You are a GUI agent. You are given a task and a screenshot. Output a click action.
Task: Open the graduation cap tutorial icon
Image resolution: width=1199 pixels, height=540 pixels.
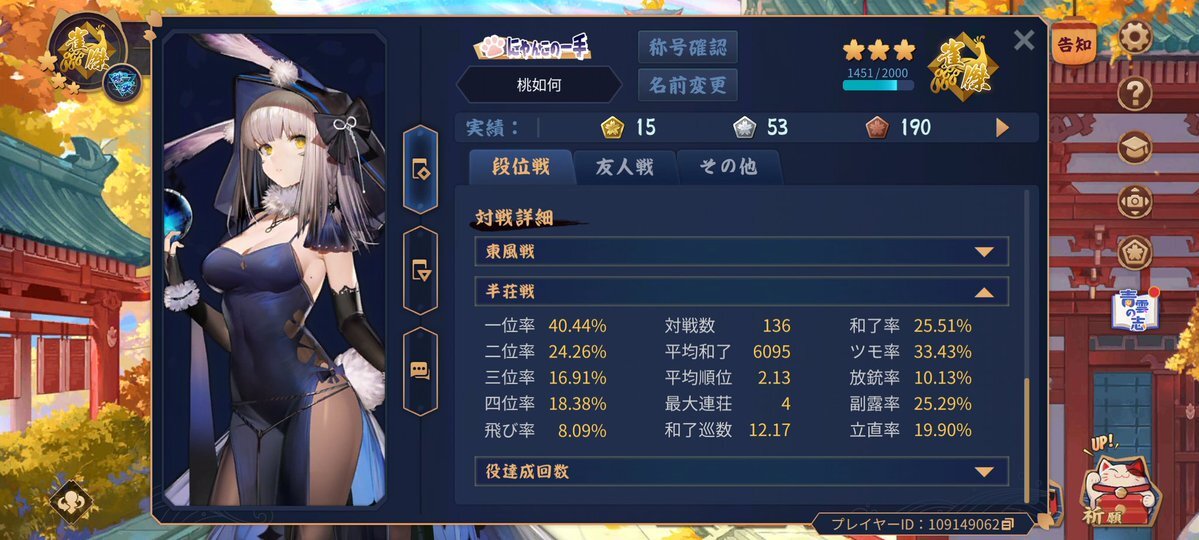tap(1135, 148)
